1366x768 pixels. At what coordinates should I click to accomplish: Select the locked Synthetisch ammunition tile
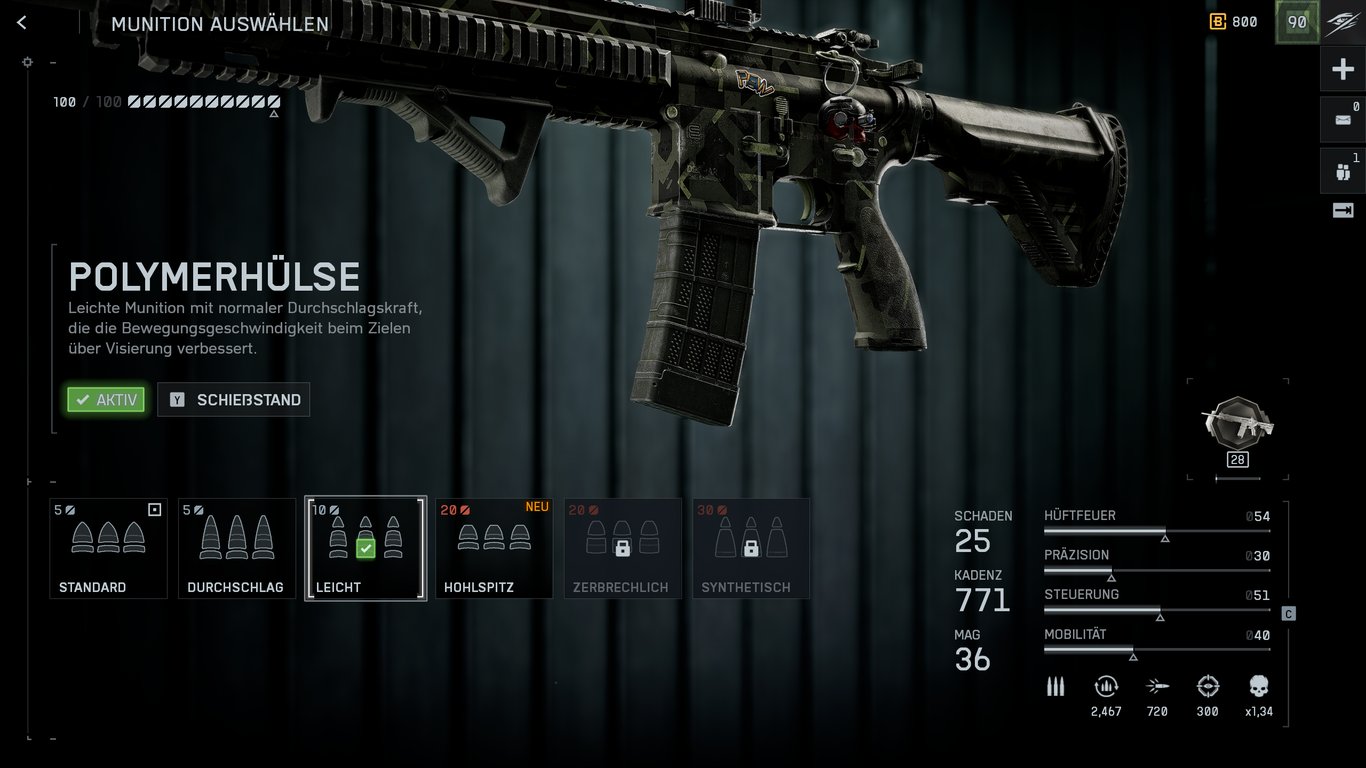click(750, 548)
